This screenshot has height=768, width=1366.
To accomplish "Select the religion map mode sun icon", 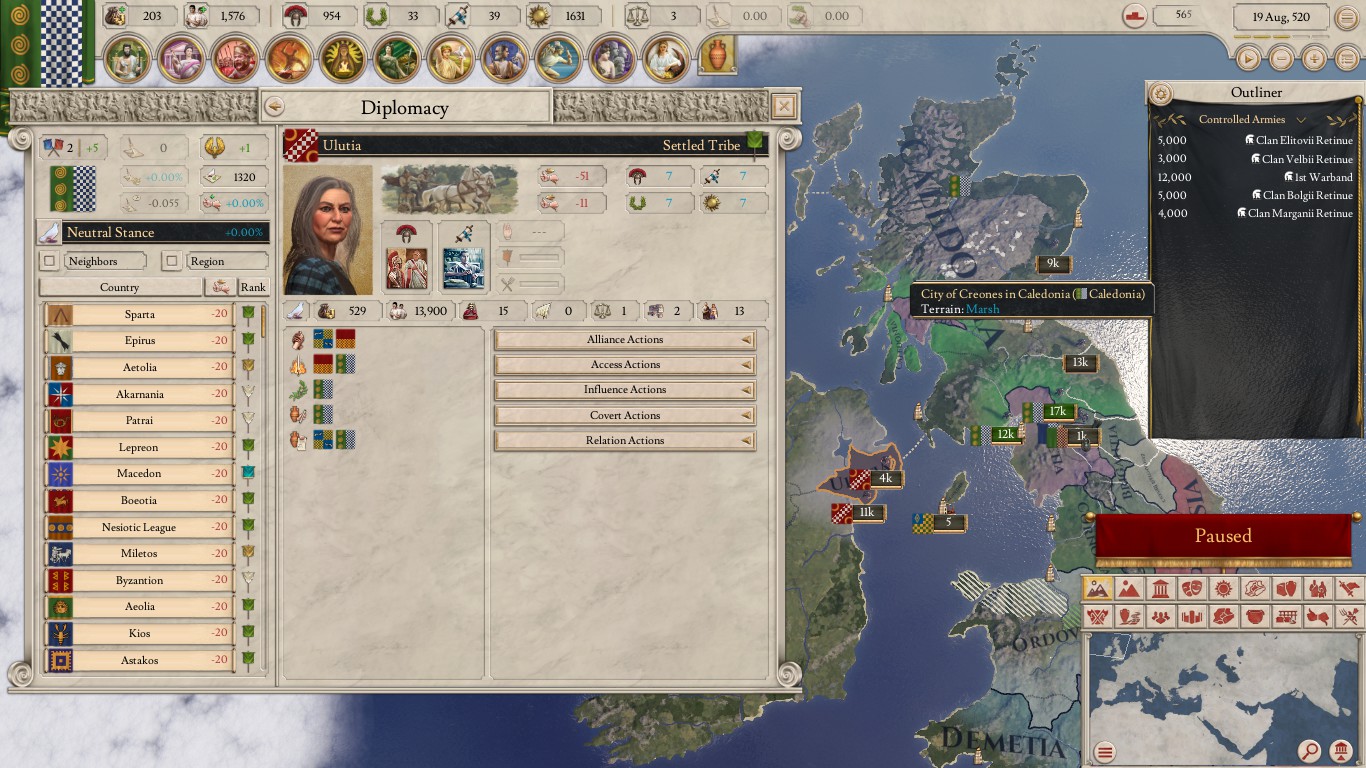I will coord(1222,589).
